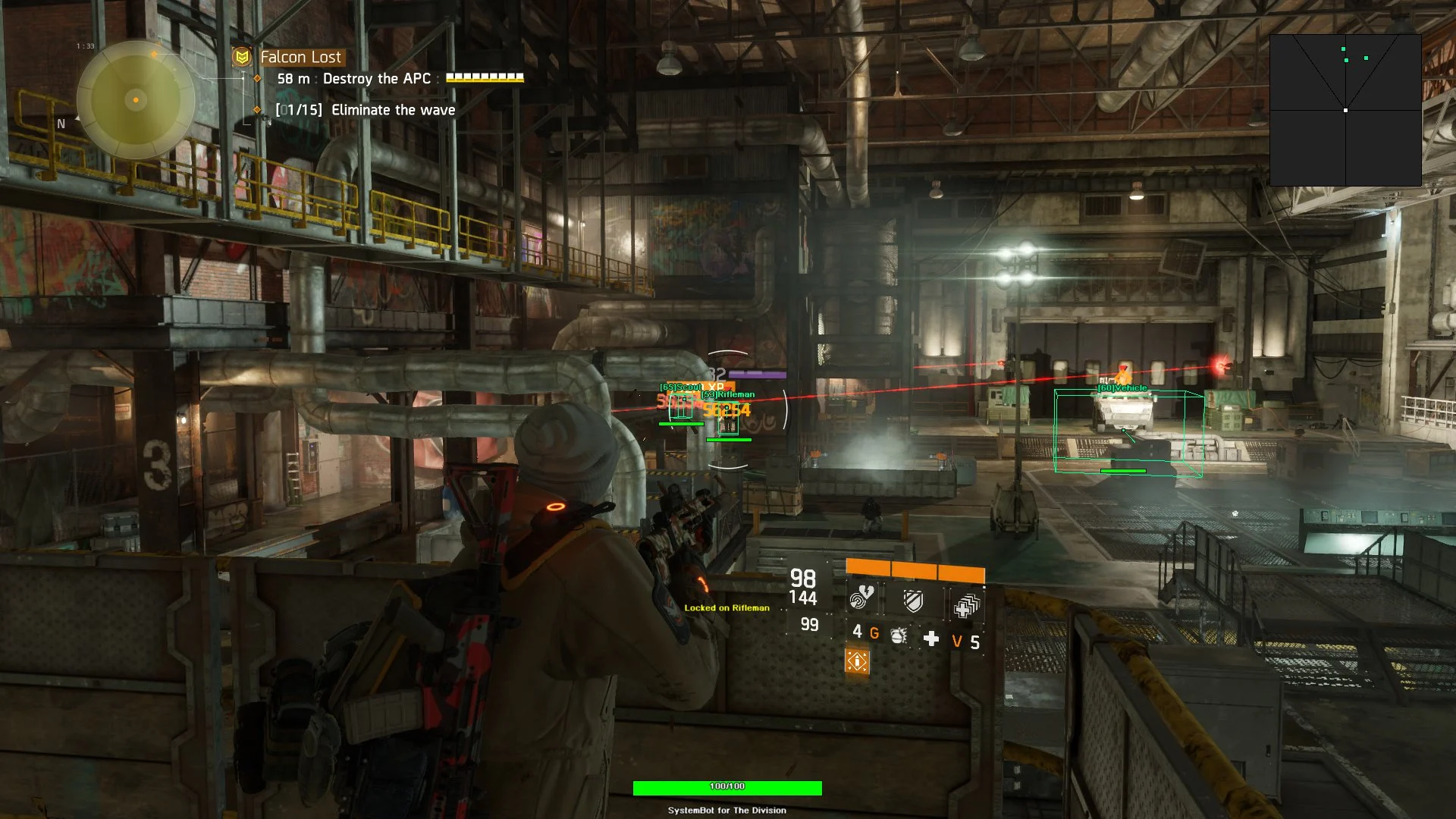The height and width of the screenshot is (819, 1456).
Task: Select the Falcon Lost mission icon
Action: (x=242, y=57)
